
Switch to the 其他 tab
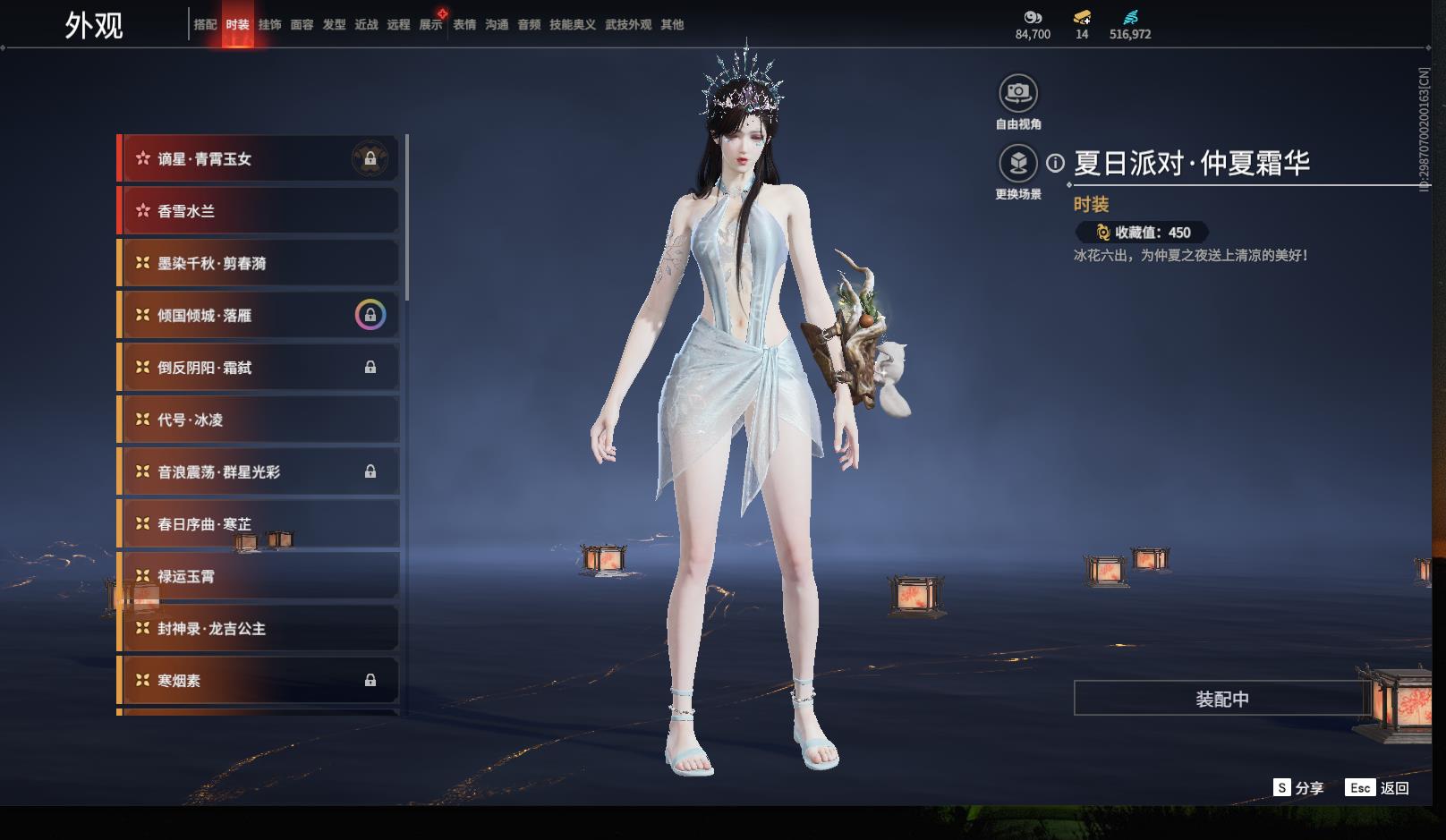click(x=672, y=25)
